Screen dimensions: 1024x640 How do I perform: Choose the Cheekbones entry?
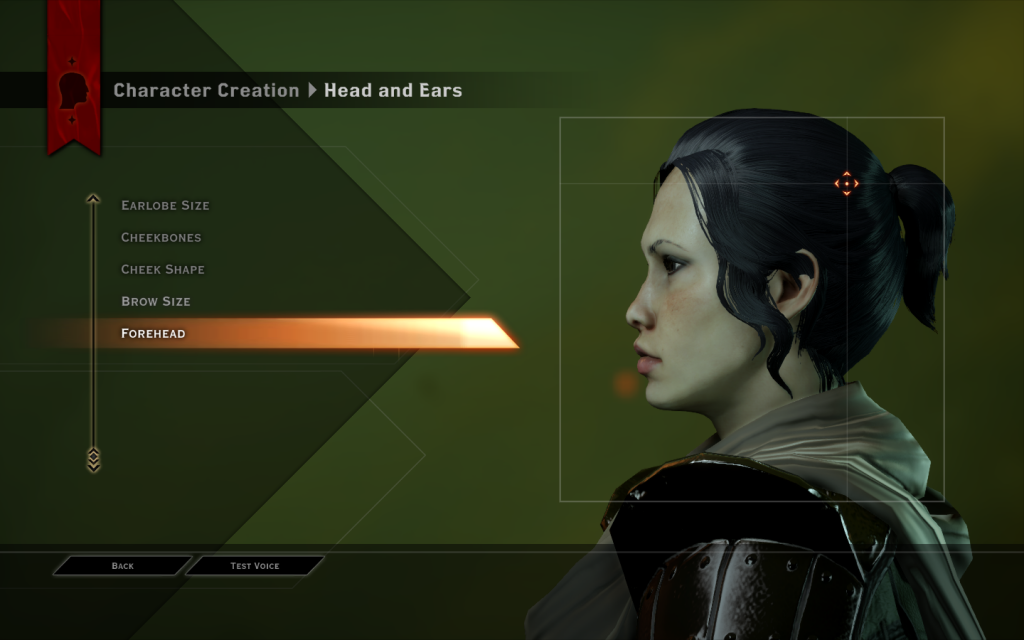[161, 238]
